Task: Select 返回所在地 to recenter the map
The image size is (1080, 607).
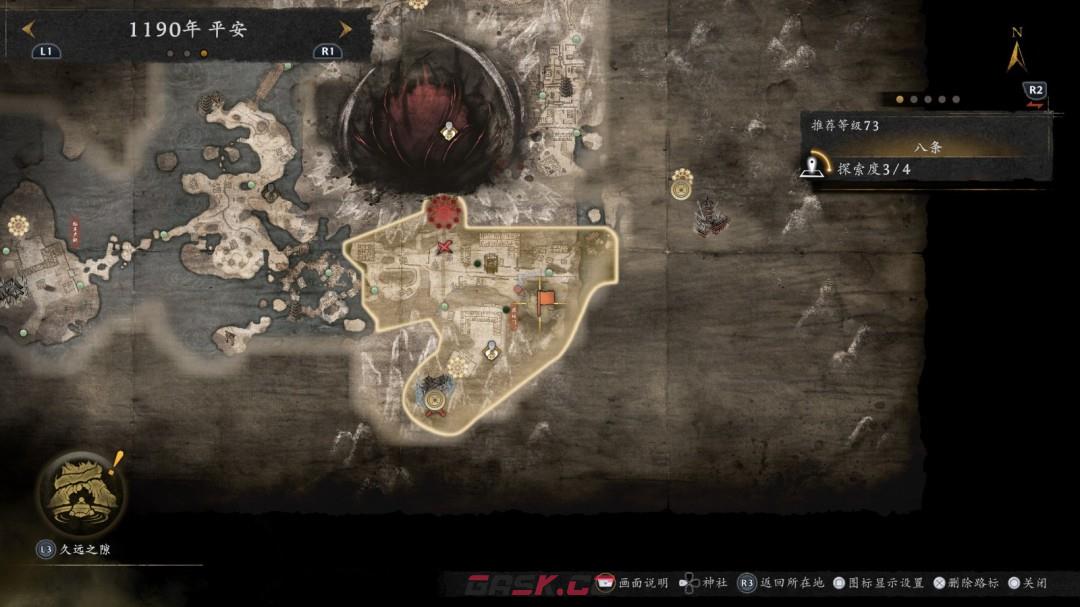Action: 781,583
